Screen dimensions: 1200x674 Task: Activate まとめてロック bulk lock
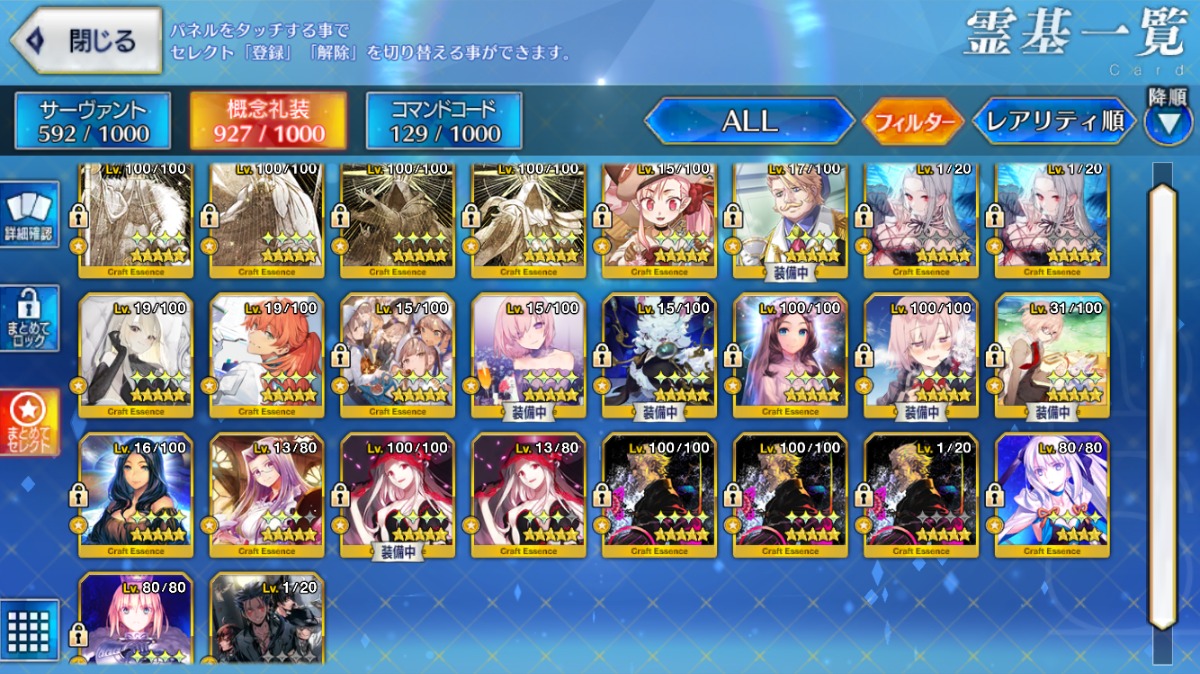30,319
